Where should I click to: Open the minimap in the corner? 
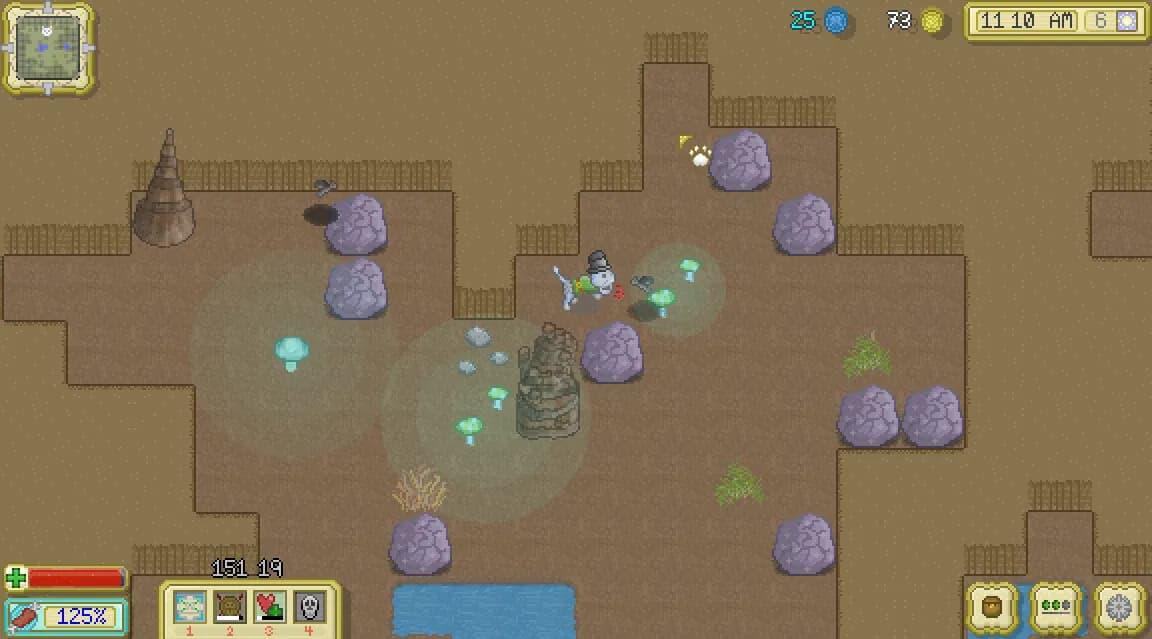point(47,46)
